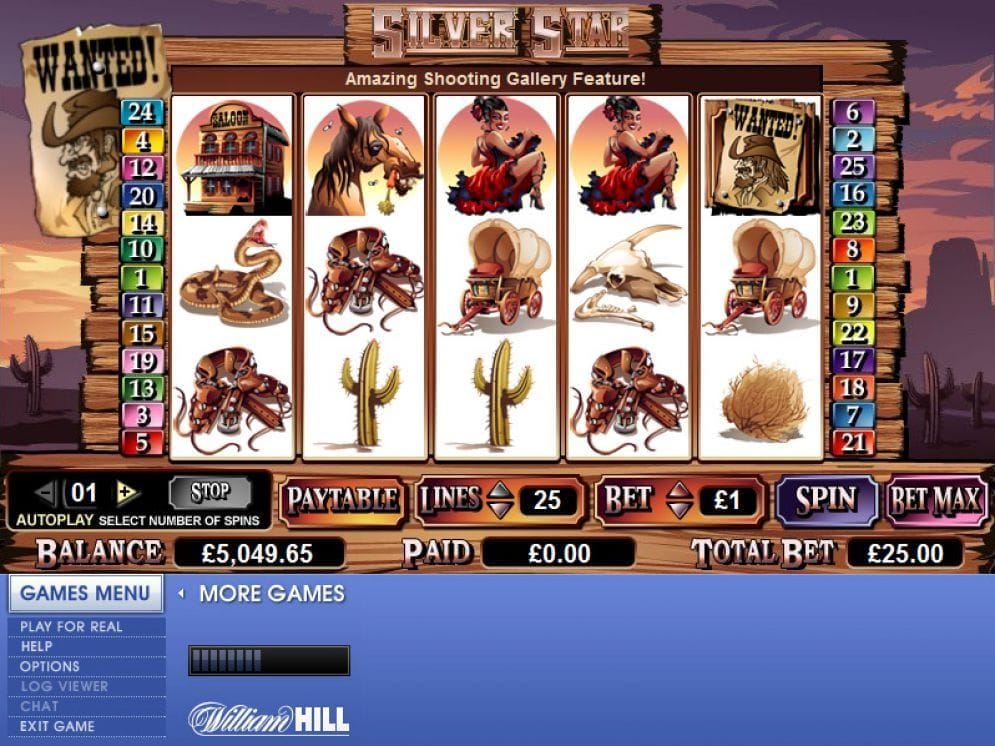Select payline number 24 marker
Screen dimensions: 995x746
[142, 112]
